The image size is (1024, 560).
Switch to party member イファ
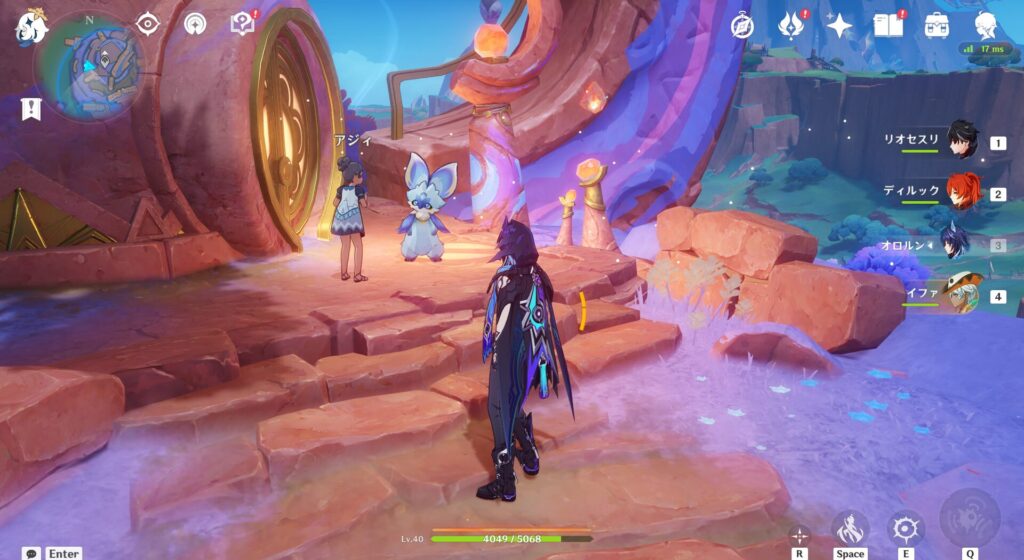click(962, 294)
